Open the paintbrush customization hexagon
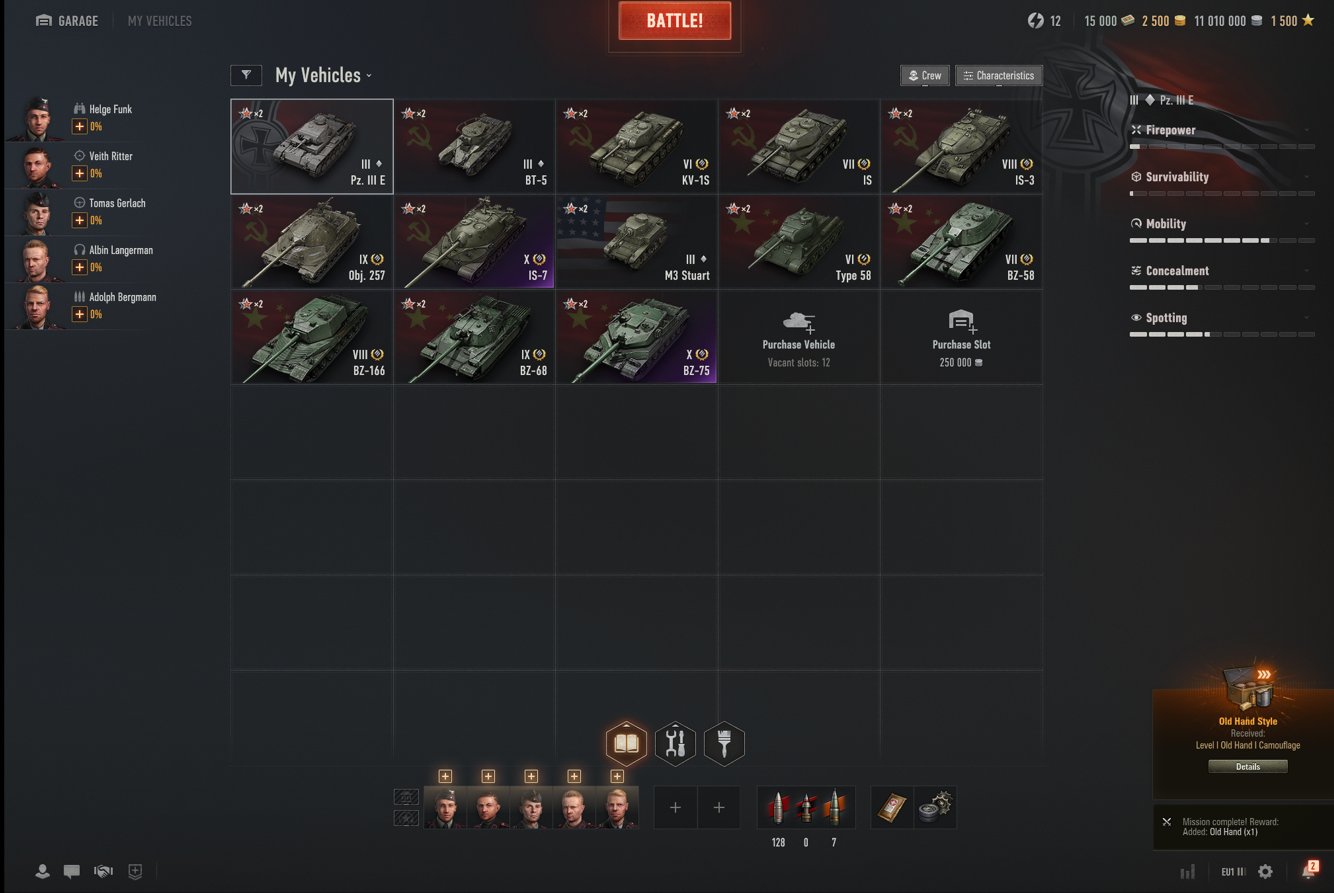The image size is (1334, 893). 724,744
